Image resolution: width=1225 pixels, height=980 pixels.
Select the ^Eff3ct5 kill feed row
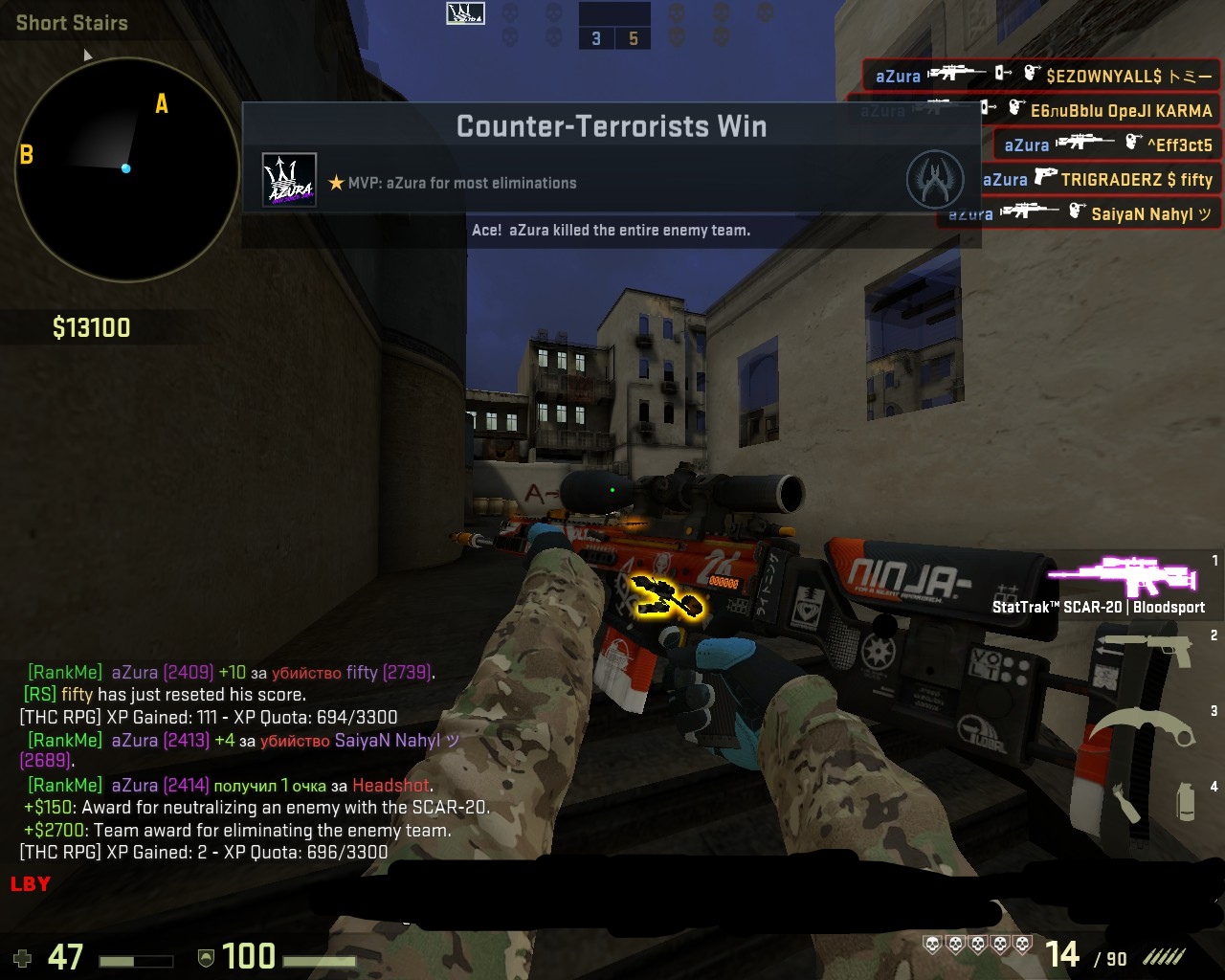[x=1106, y=145]
